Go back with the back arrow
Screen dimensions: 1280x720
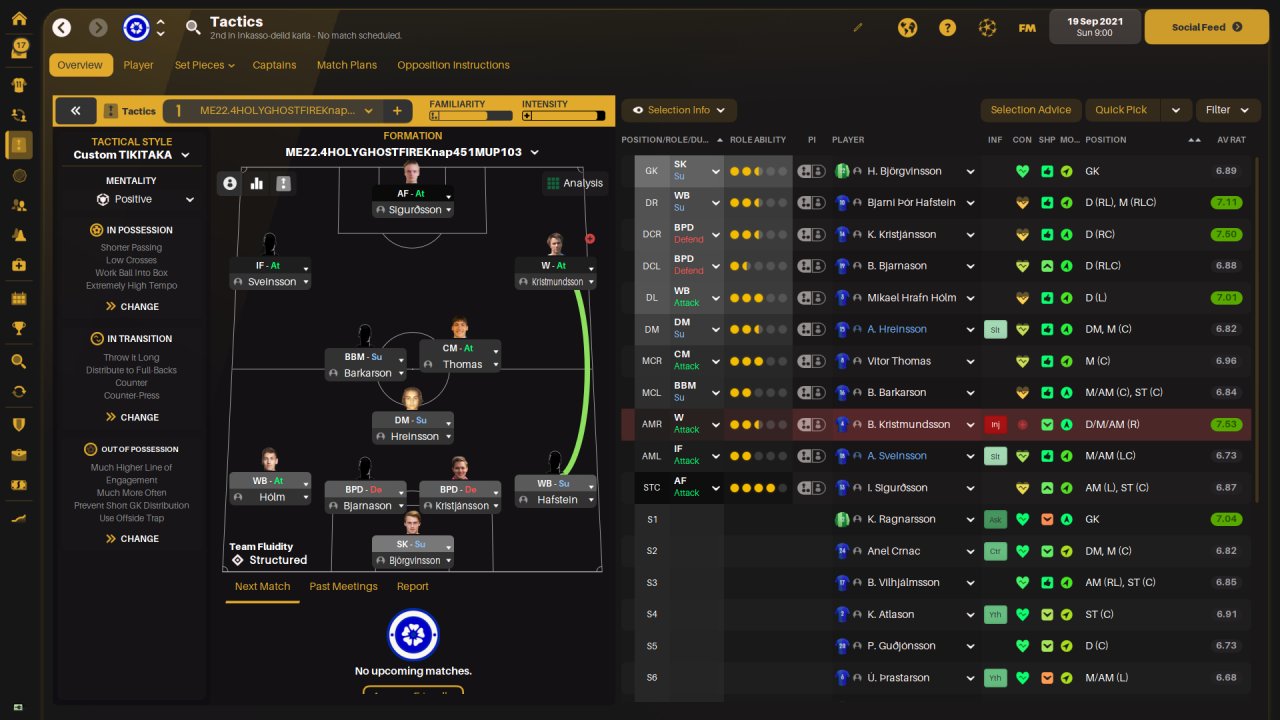[x=62, y=27]
